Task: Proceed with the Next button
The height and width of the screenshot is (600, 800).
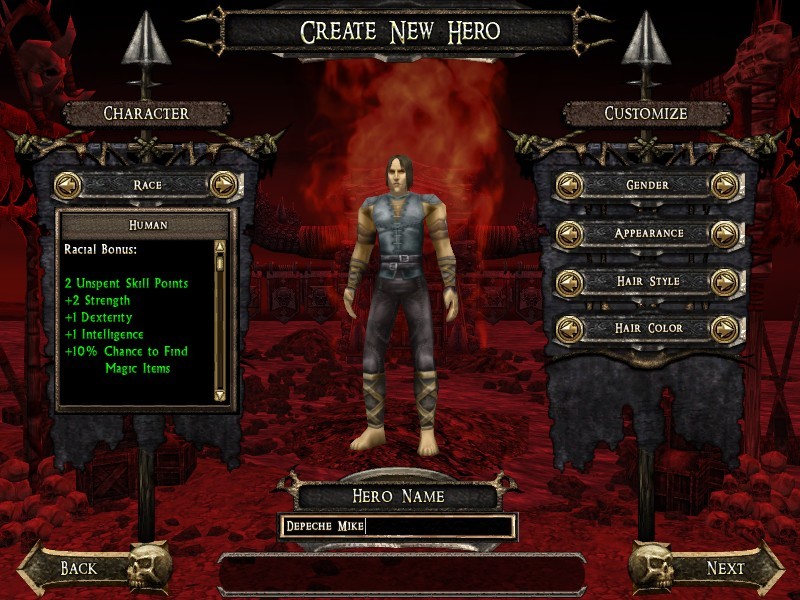Action: point(725,568)
